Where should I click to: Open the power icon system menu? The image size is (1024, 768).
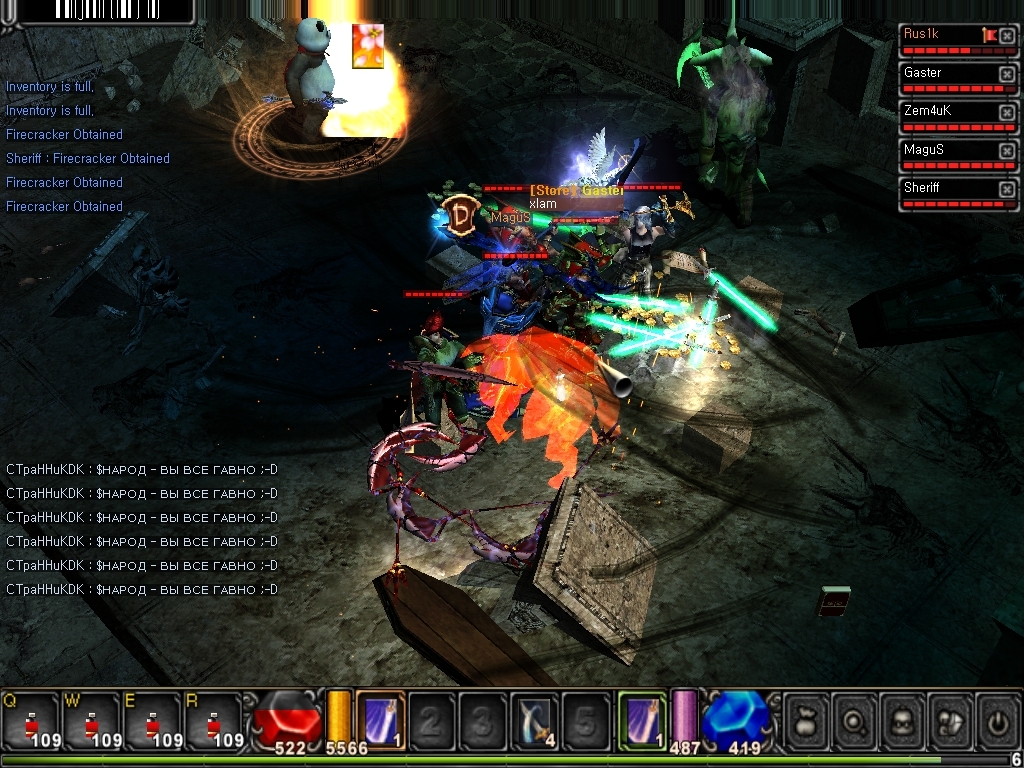[997, 720]
